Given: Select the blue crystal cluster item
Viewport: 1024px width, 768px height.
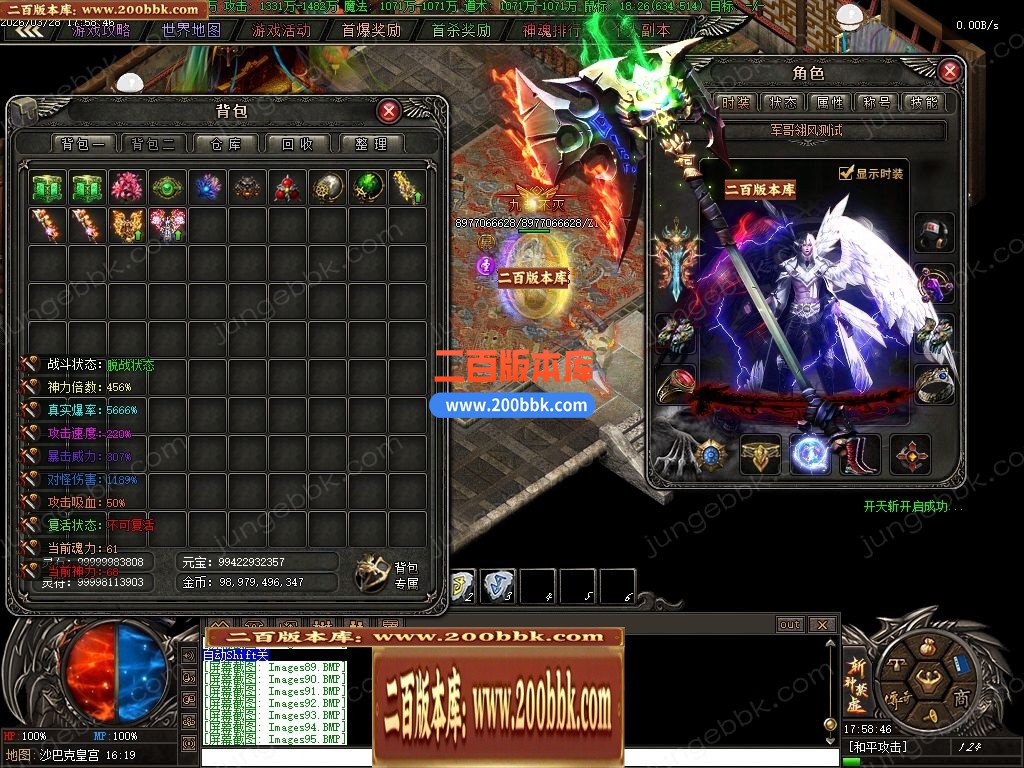Looking at the screenshot, I should pos(208,187).
